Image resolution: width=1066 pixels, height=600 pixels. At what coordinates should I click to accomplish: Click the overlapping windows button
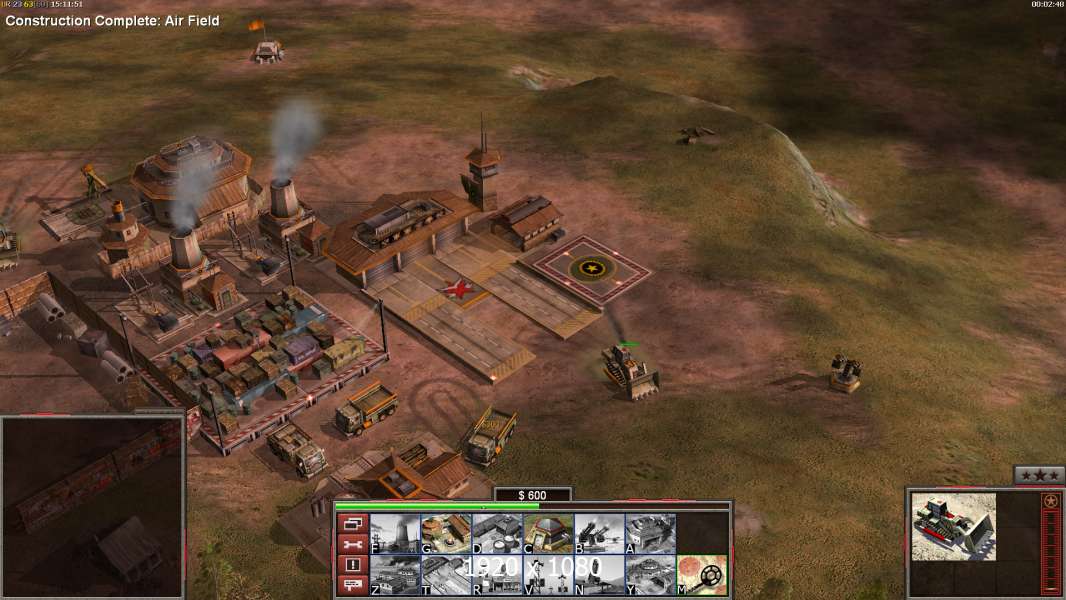pyautogui.click(x=352, y=523)
